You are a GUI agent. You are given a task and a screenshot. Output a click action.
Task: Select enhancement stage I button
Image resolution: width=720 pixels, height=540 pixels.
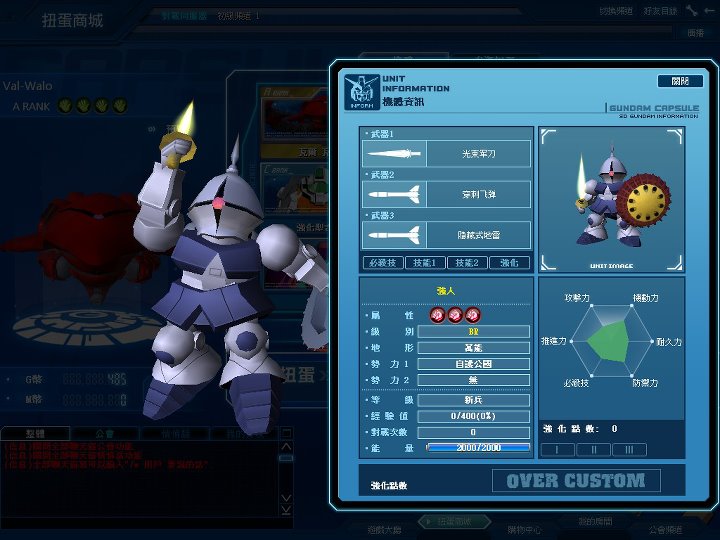[564, 450]
